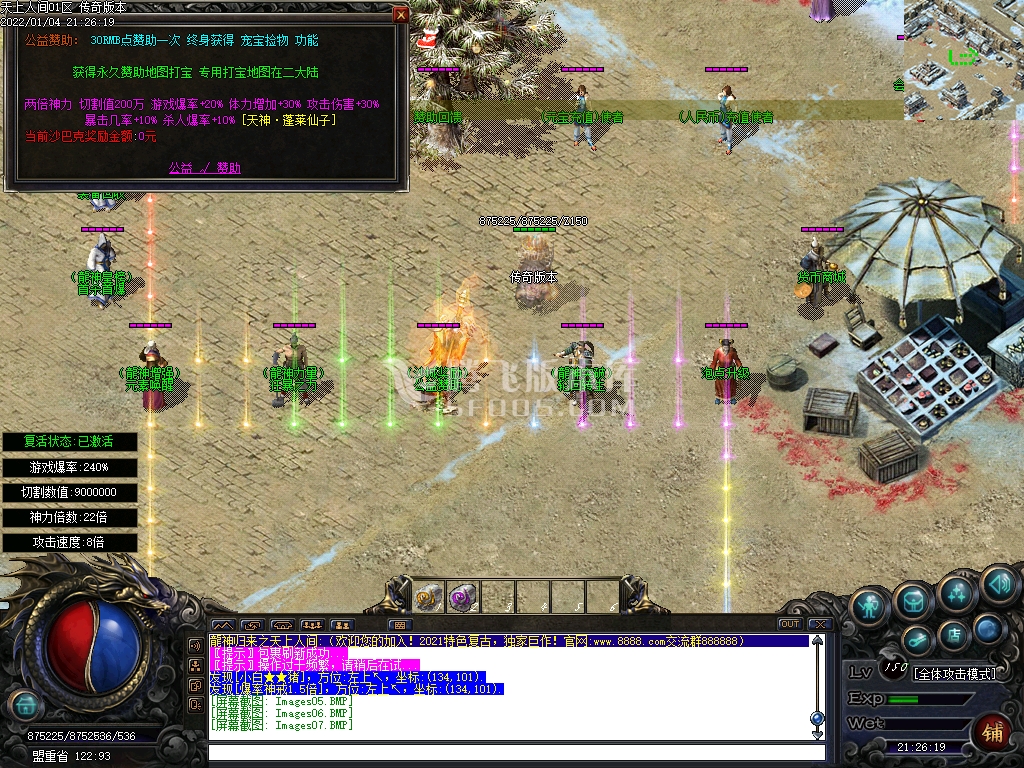Switch the 全体攻击模式 attack mode
Viewport: 1024px width, 768px height.
click(955, 673)
